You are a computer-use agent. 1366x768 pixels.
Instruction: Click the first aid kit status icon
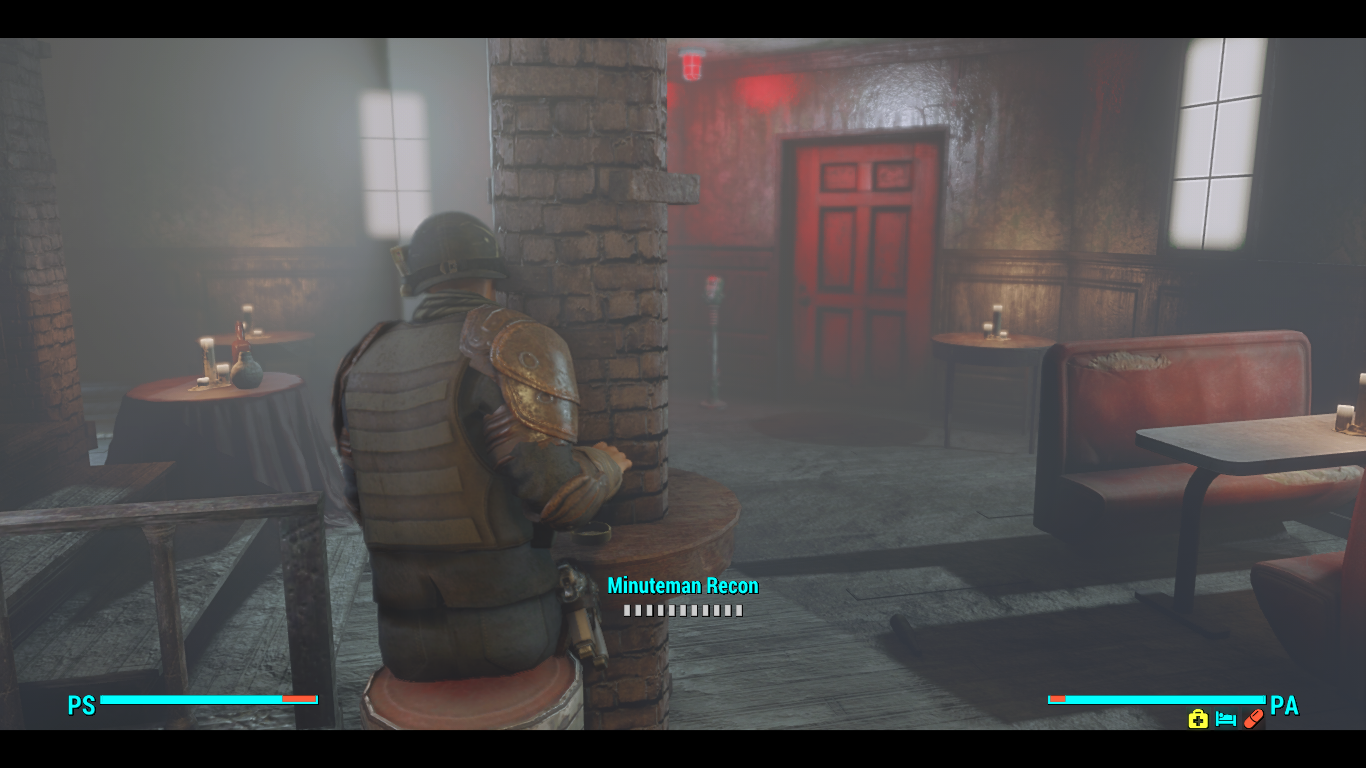coord(1197,719)
